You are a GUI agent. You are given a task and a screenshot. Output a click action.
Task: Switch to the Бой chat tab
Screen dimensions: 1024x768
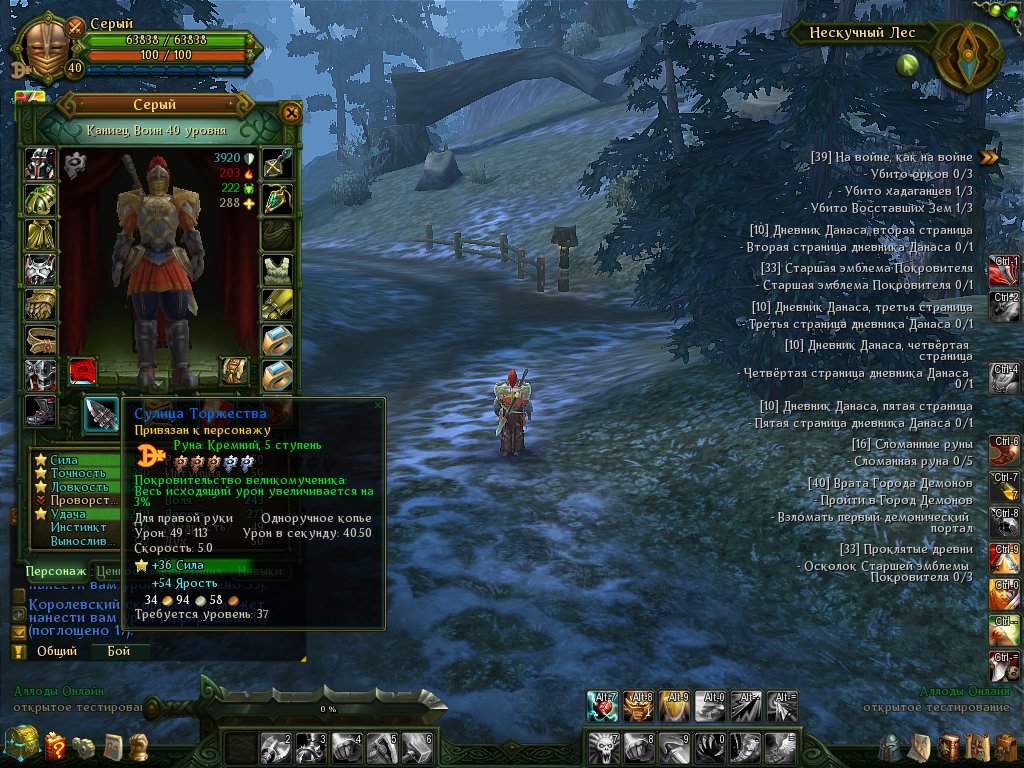click(119, 651)
